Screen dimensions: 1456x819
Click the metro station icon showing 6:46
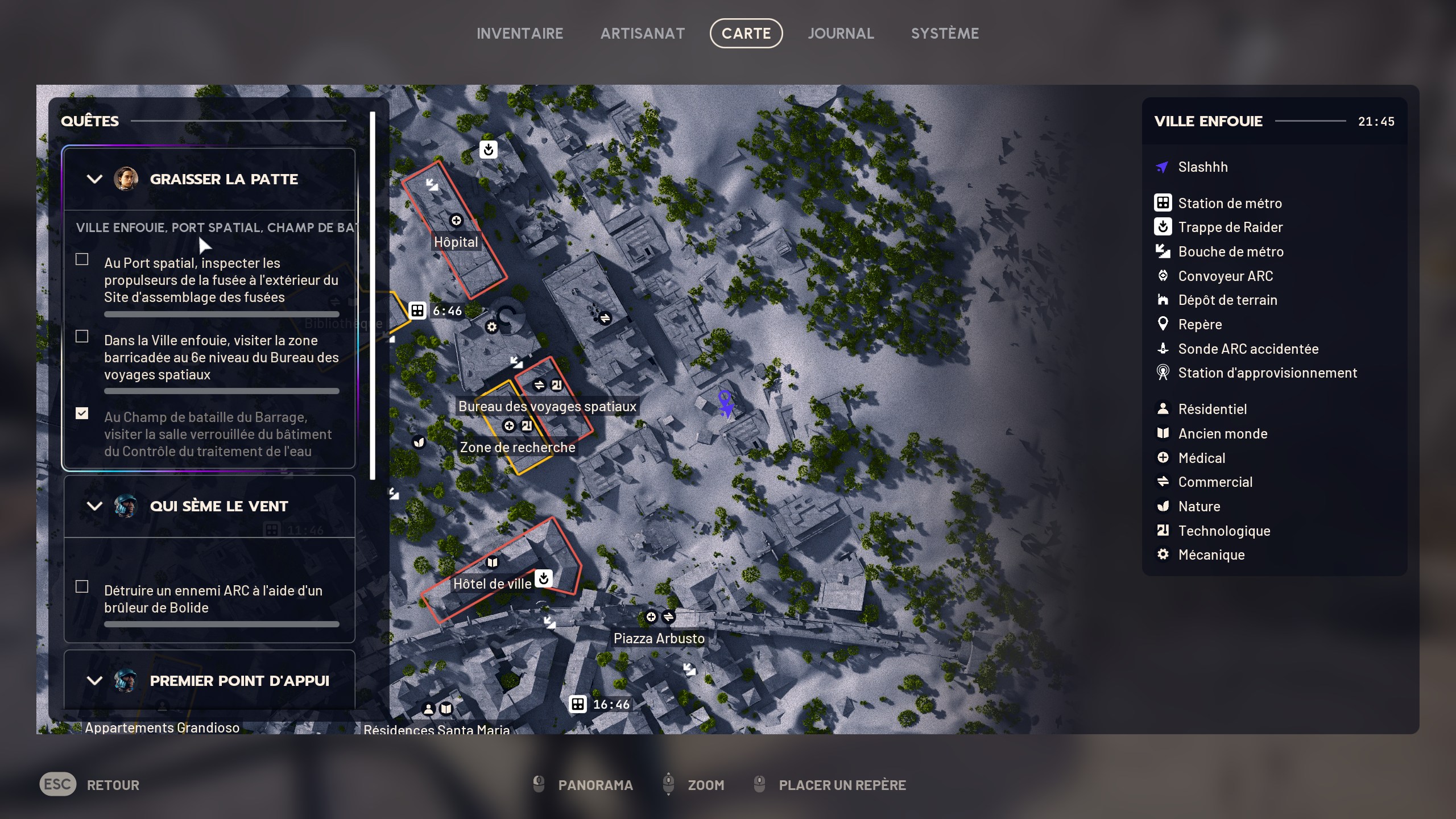pos(417,310)
